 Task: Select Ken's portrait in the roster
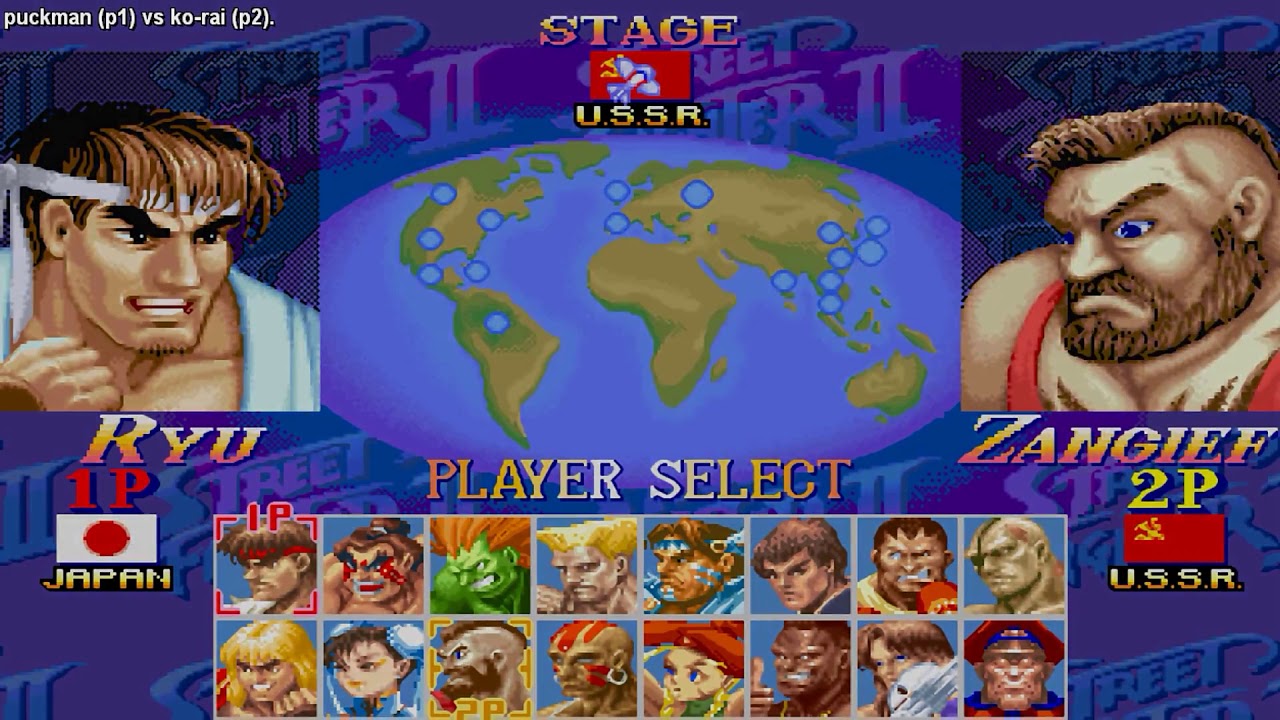tap(266, 667)
